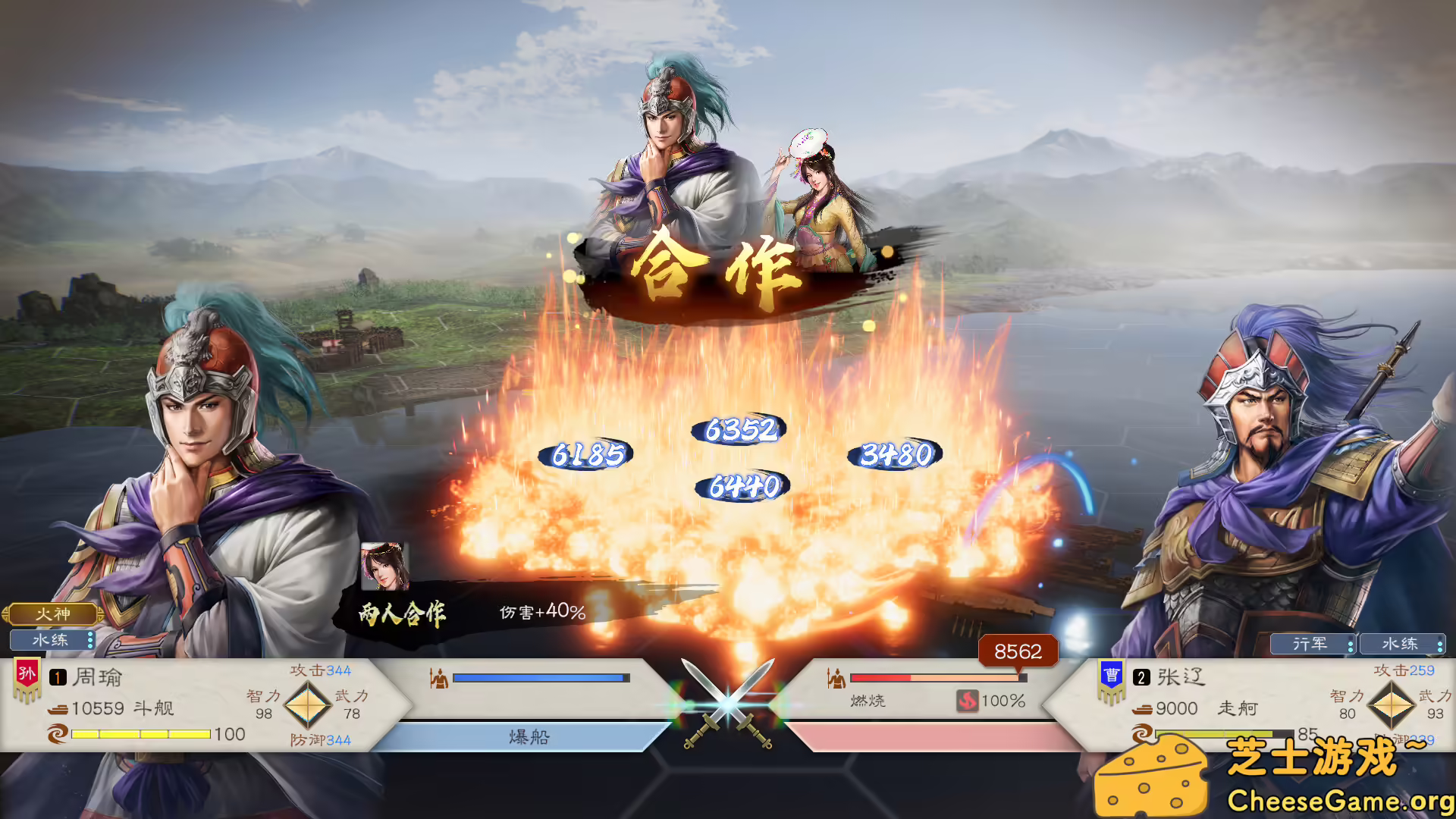Click the diamond stat emblem between 智力 and 武力
The image size is (1456, 819).
(x=306, y=705)
